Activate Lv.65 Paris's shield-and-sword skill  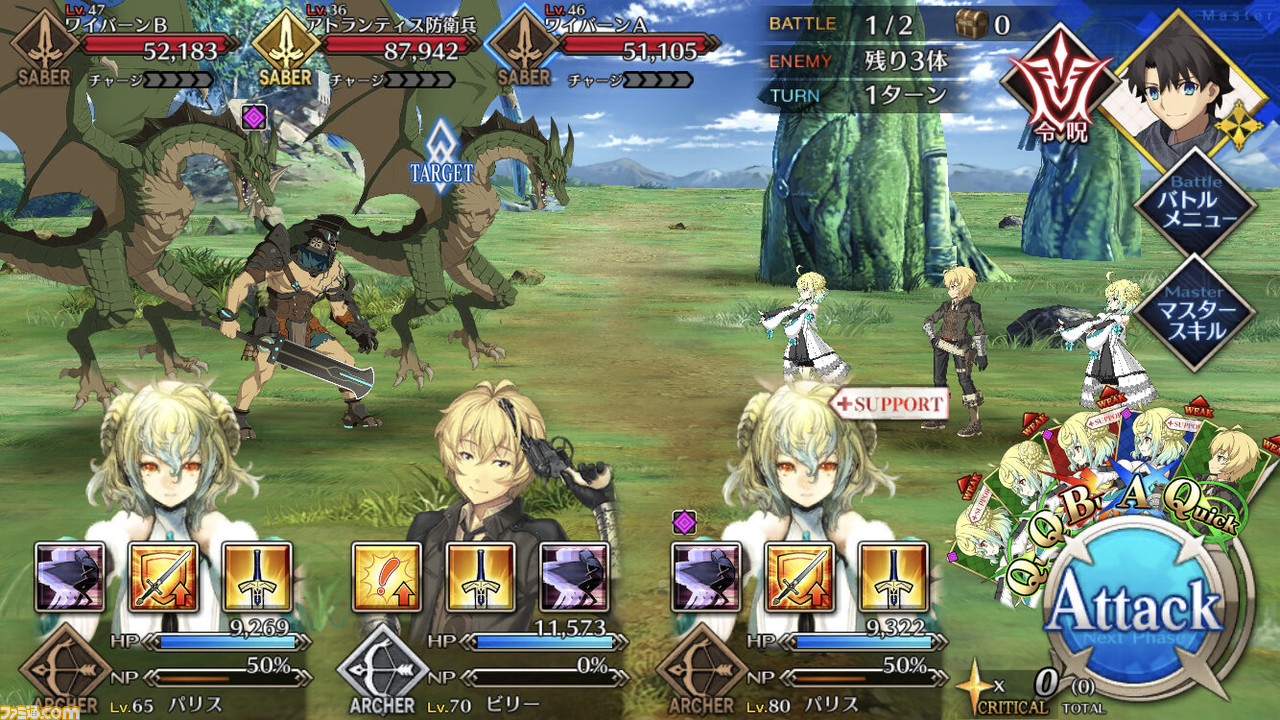click(164, 577)
